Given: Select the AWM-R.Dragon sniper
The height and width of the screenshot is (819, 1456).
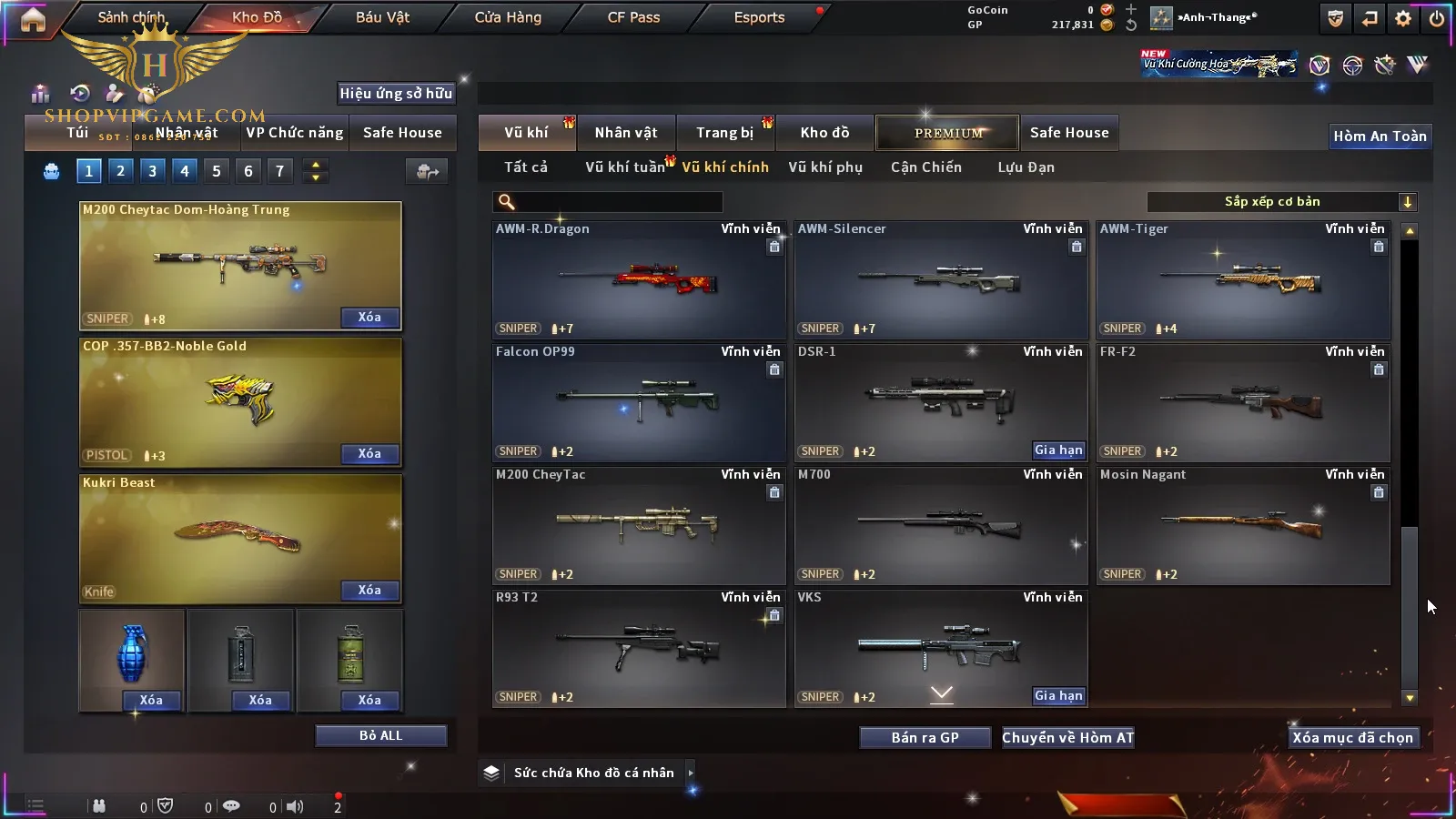Looking at the screenshot, I should point(638,280).
